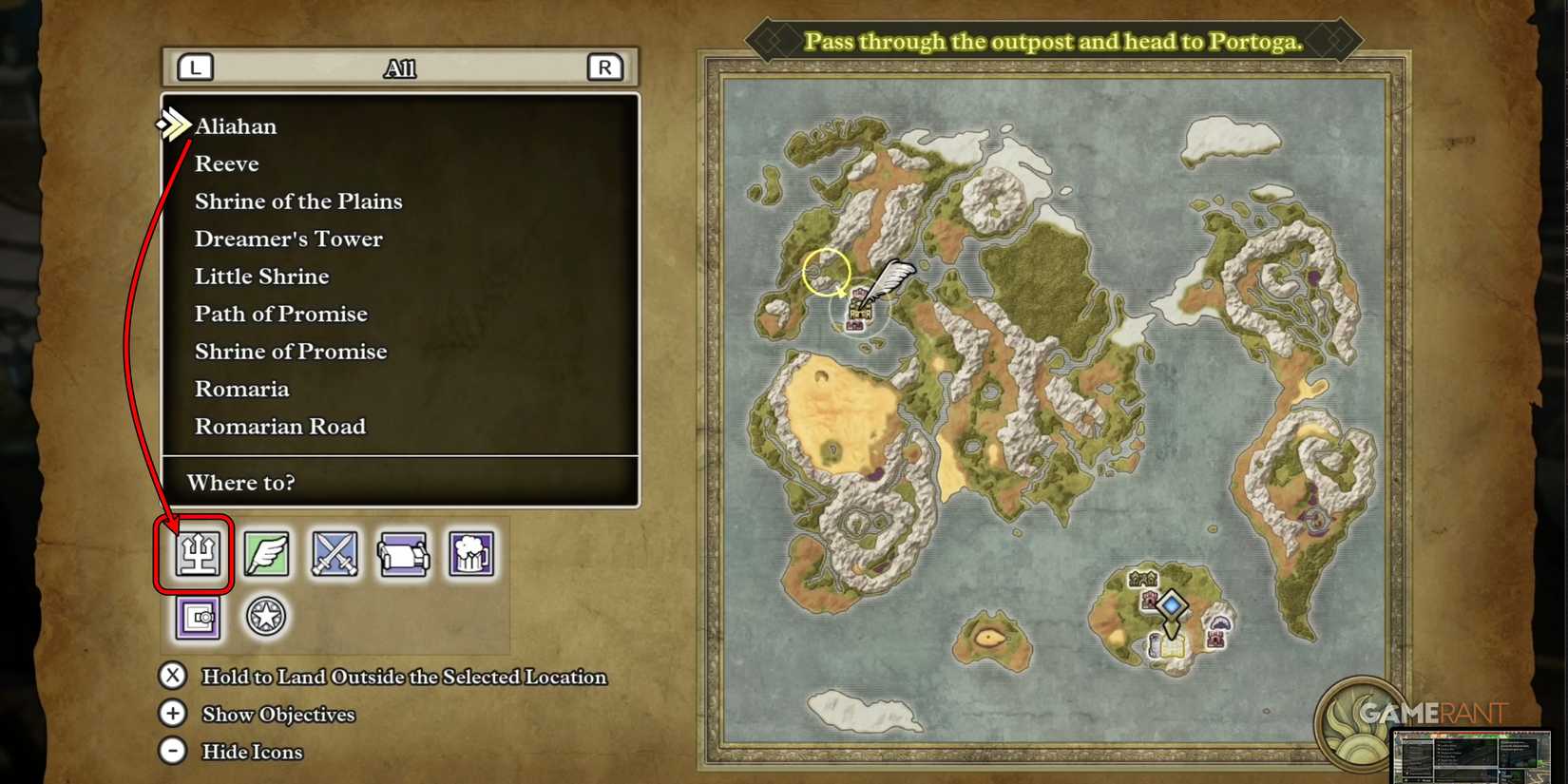Image resolution: width=1568 pixels, height=784 pixels.
Task: Switch to the All category tab
Action: (401, 67)
